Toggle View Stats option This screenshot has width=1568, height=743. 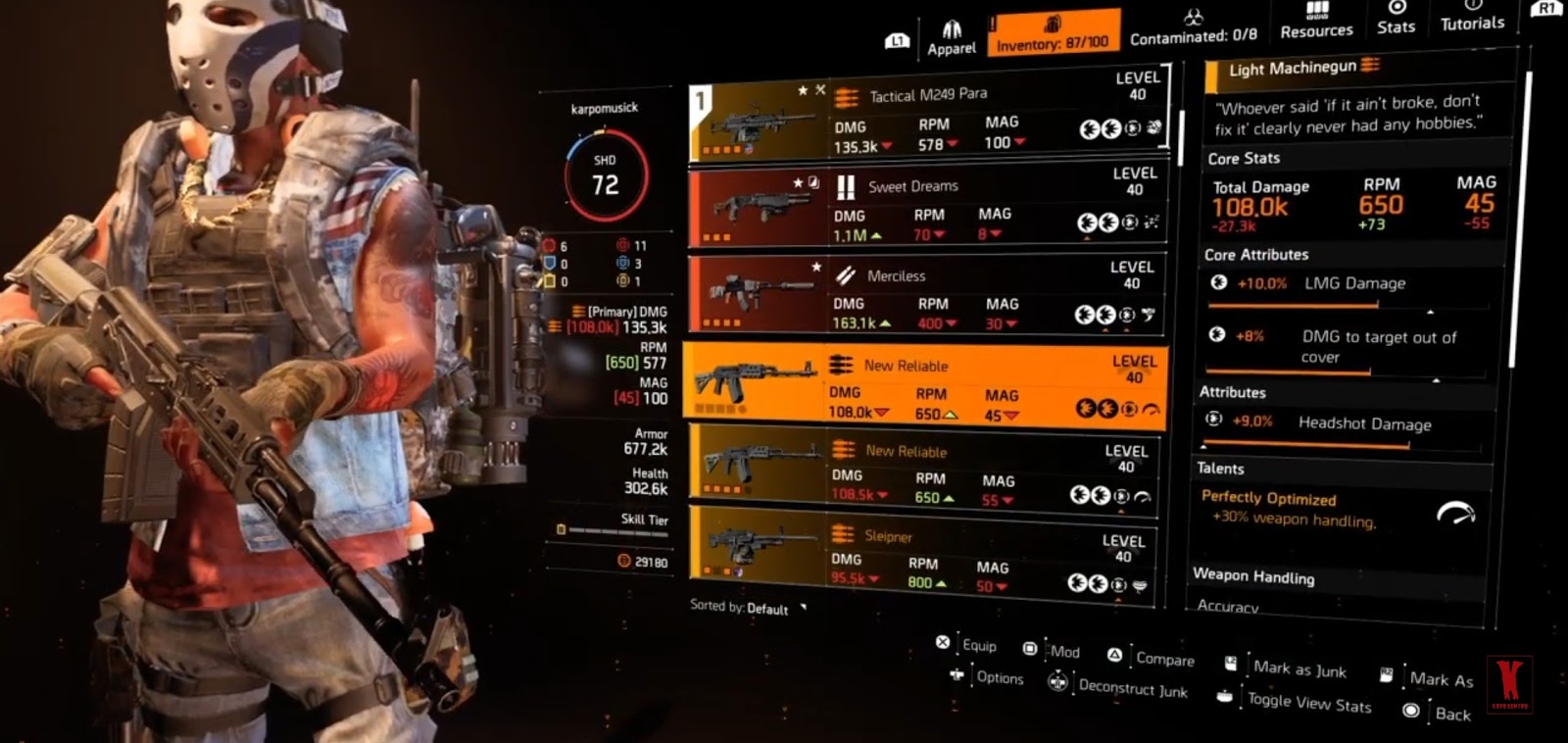1226,698
